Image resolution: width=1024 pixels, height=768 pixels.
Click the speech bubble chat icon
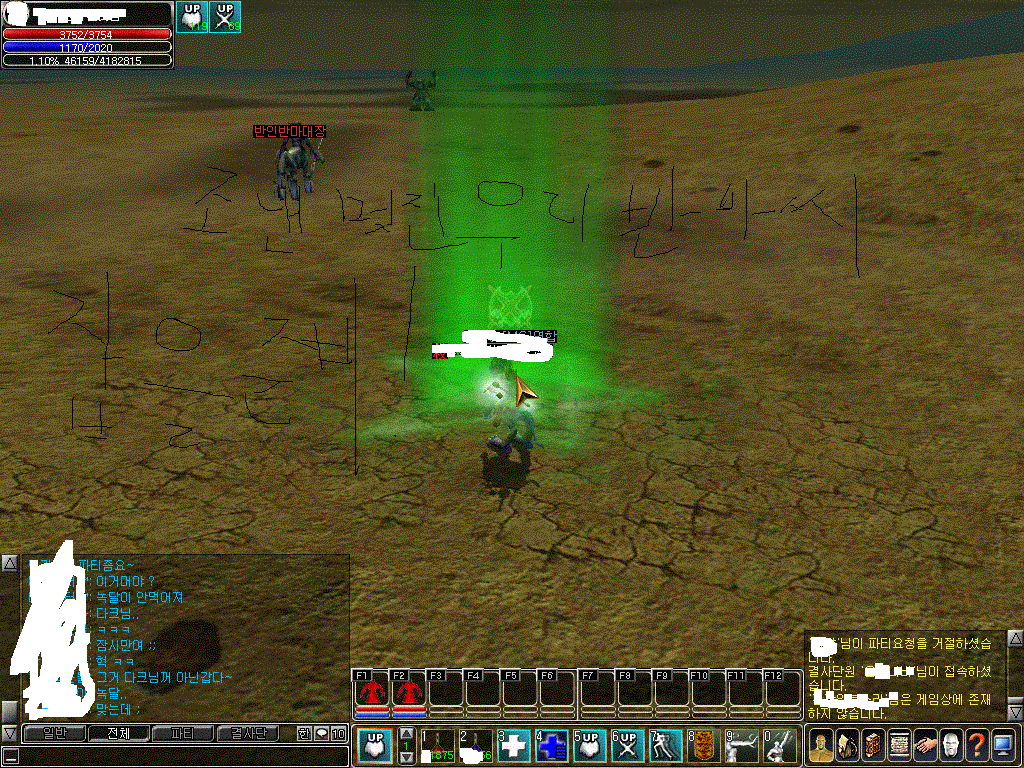click(x=322, y=733)
